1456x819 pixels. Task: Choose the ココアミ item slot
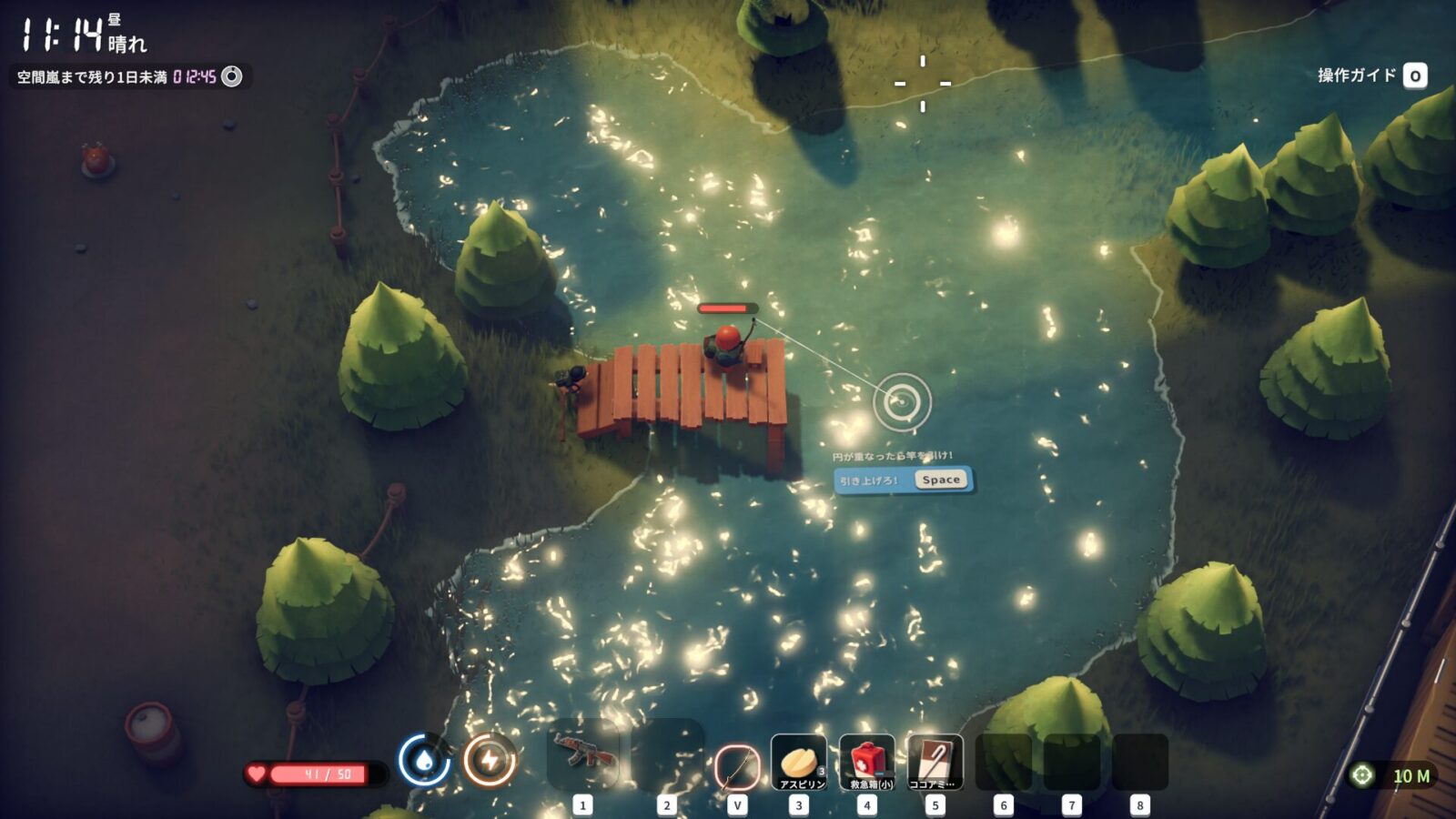pos(935,763)
